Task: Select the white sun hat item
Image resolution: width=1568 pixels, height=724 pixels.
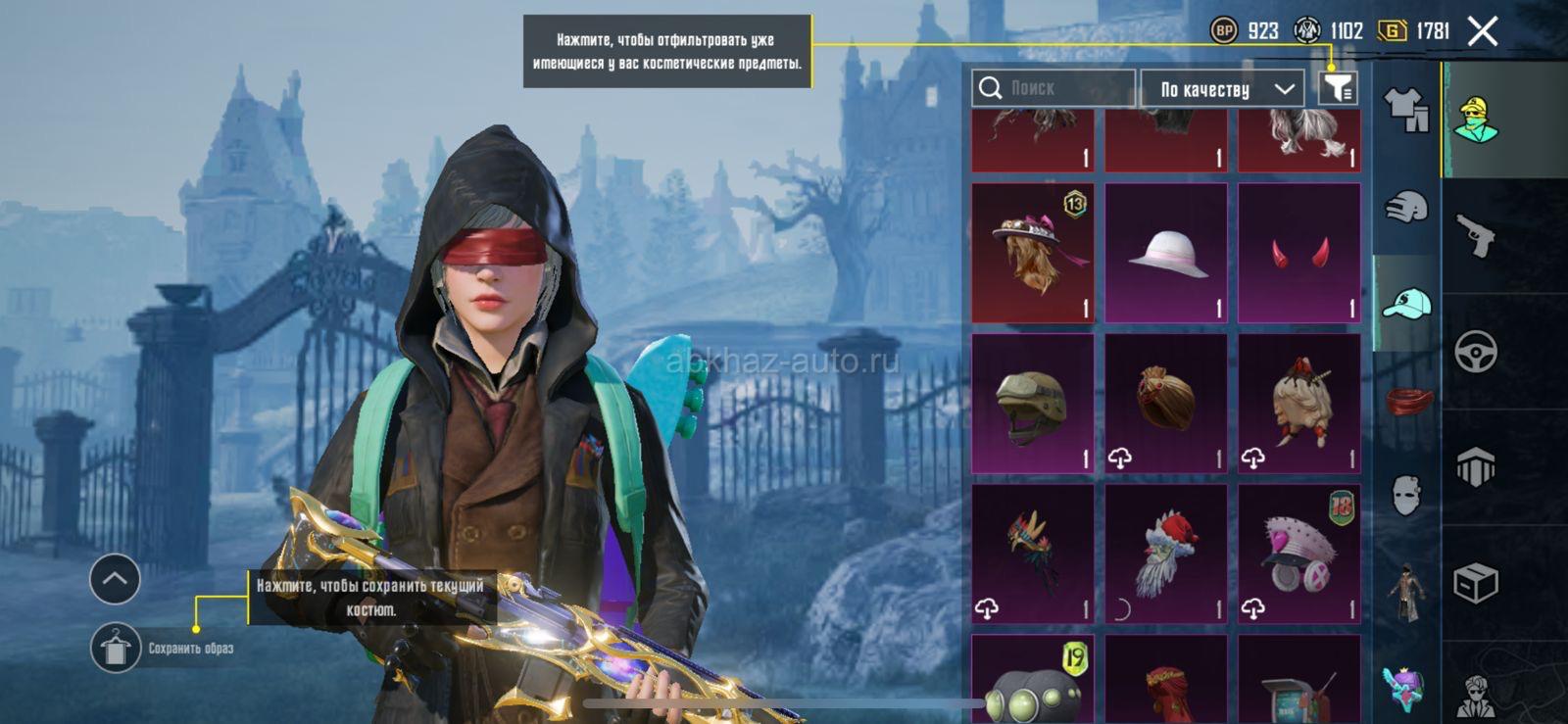Action: coord(1166,253)
